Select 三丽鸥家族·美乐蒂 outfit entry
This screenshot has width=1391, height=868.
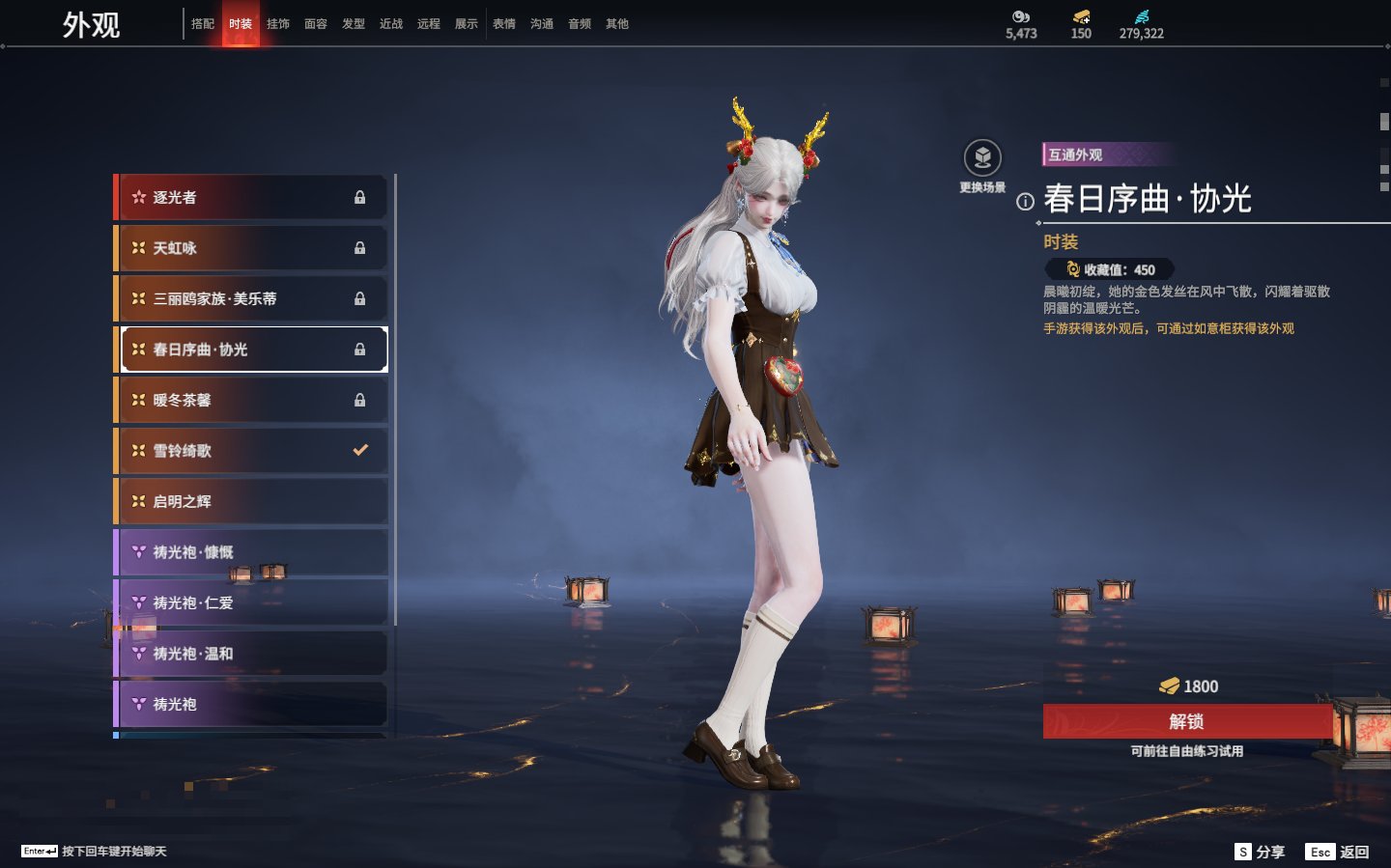[251, 298]
